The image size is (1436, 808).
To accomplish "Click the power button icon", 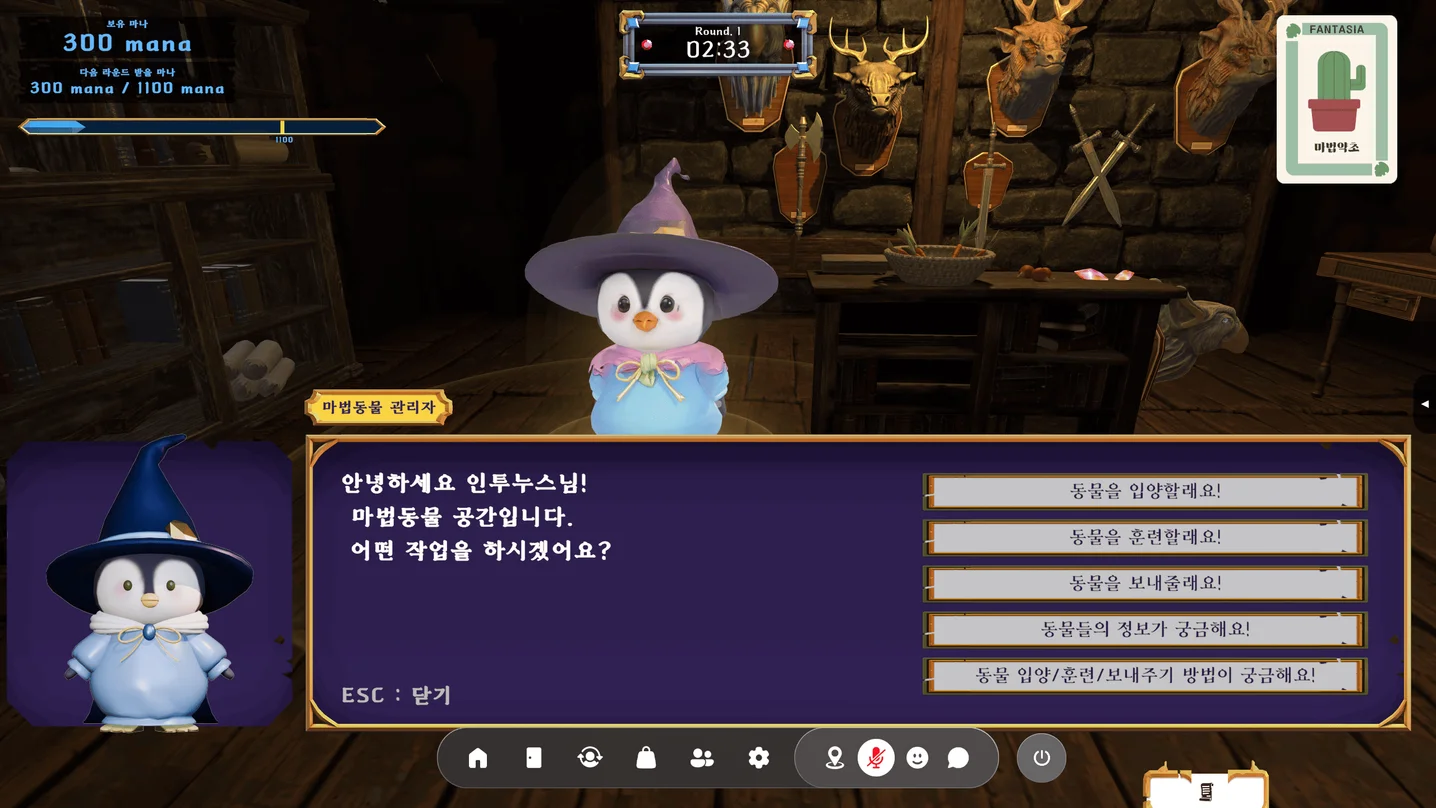I will click(x=1041, y=758).
